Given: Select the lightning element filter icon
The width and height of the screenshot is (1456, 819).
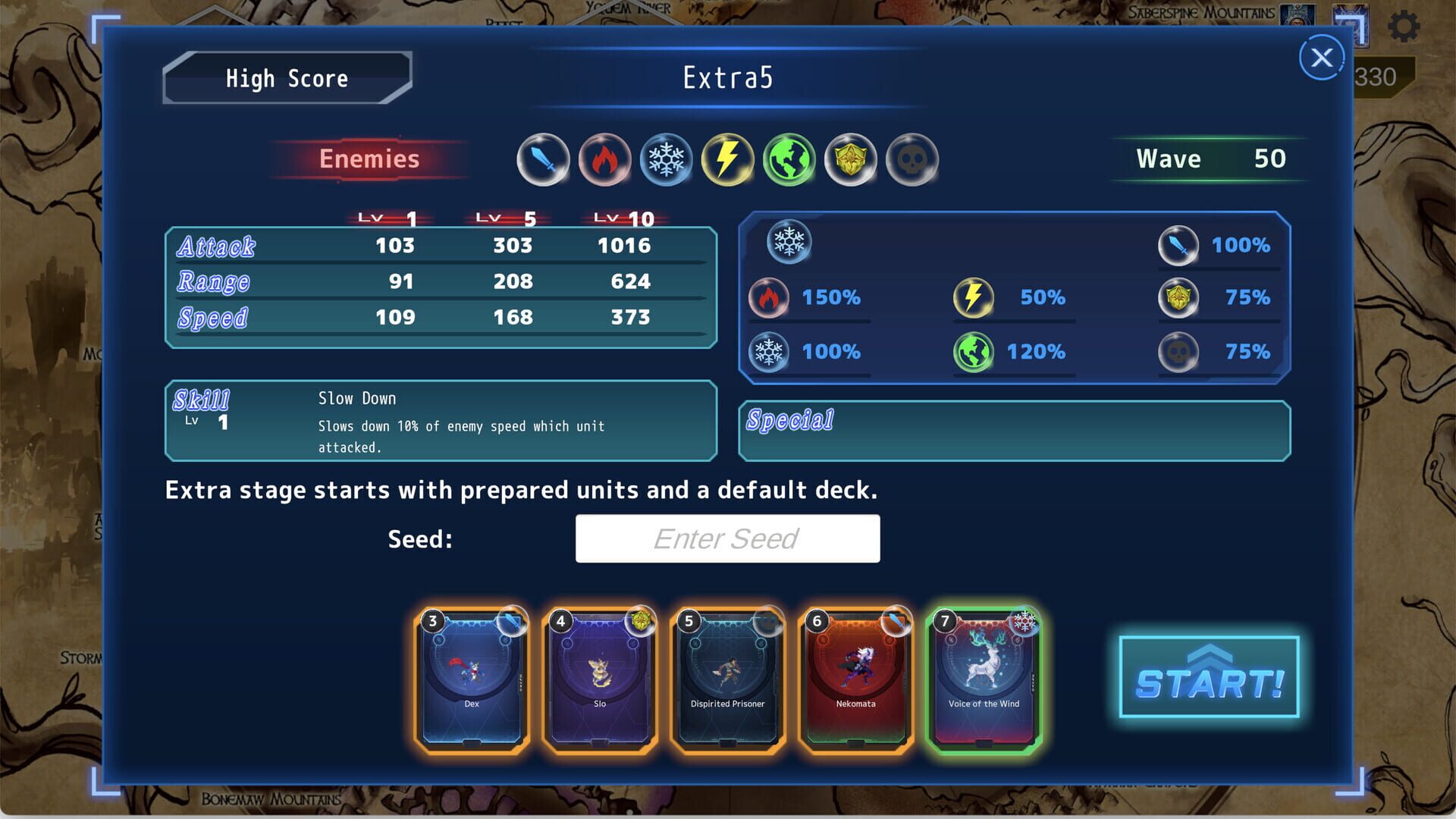Looking at the screenshot, I should pyautogui.click(x=726, y=159).
